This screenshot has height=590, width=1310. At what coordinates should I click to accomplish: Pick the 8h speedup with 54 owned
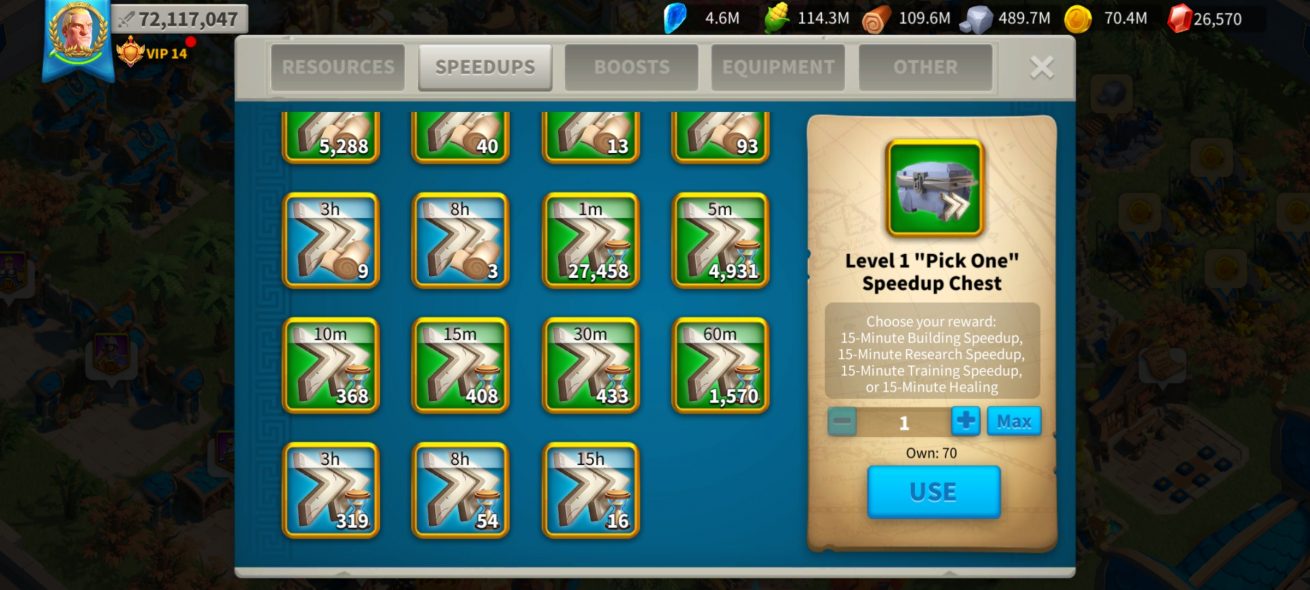click(461, 490)
